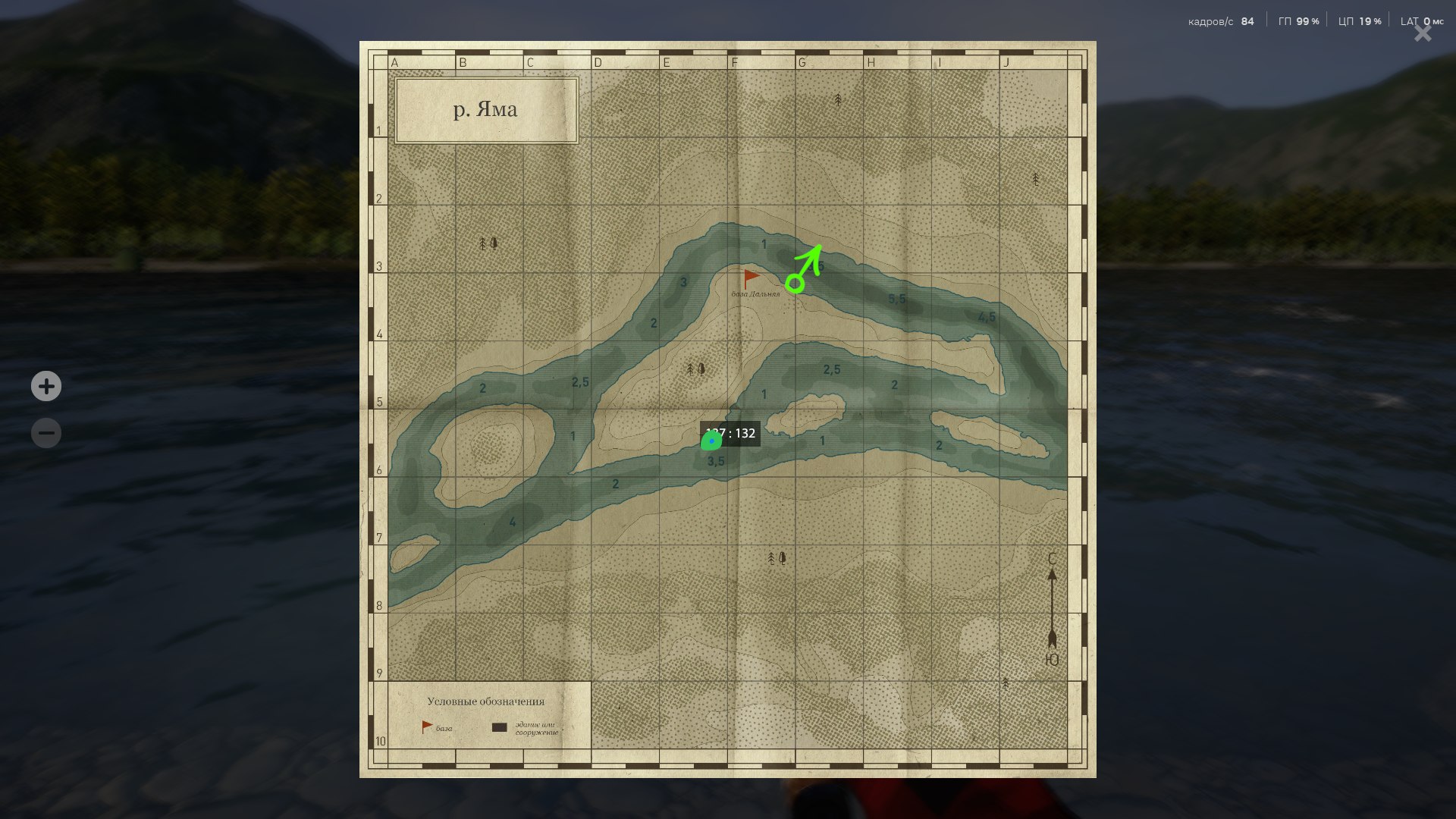Click the dark building symbol in the legend
1456x819 pixels.
pyautogui.click(x=500, y=726)
